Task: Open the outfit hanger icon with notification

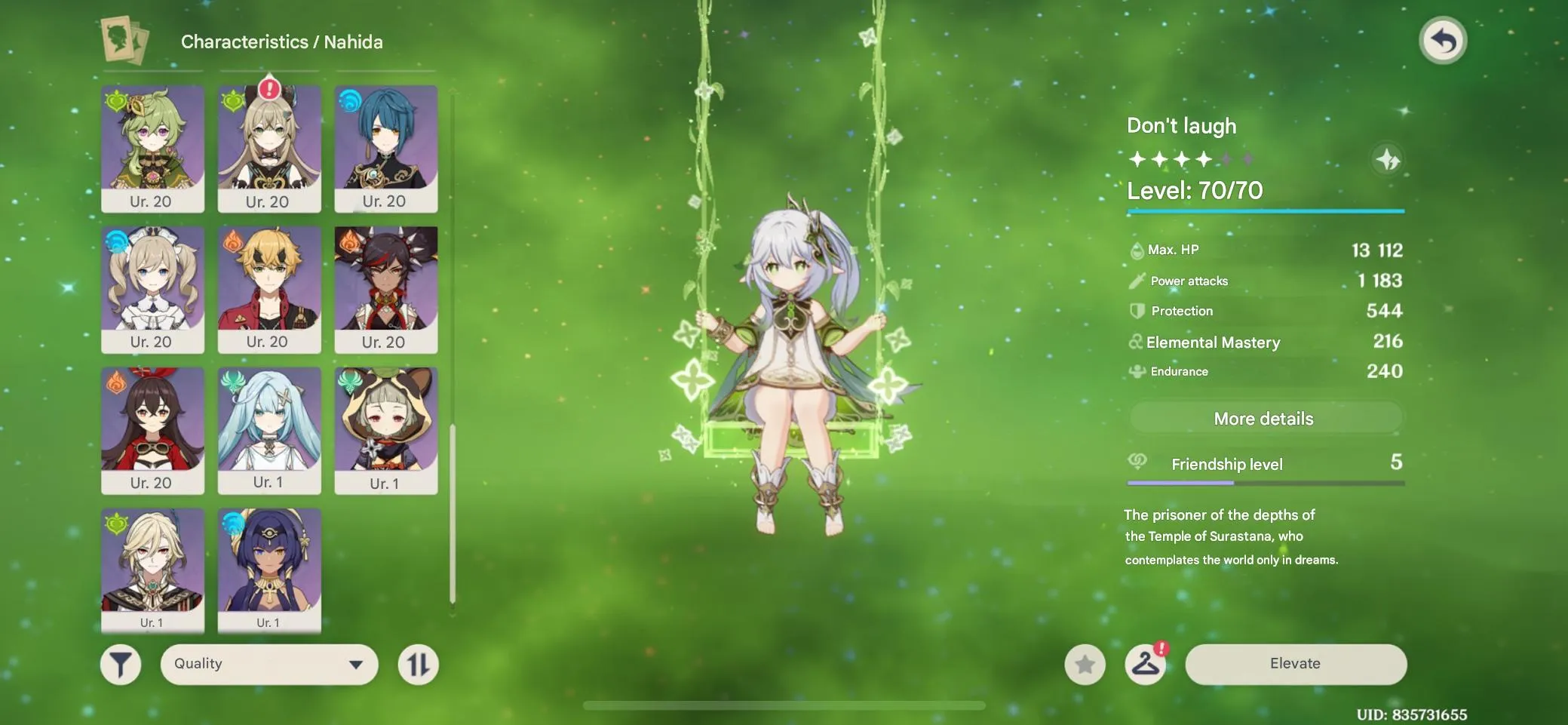Action: 1147,664
